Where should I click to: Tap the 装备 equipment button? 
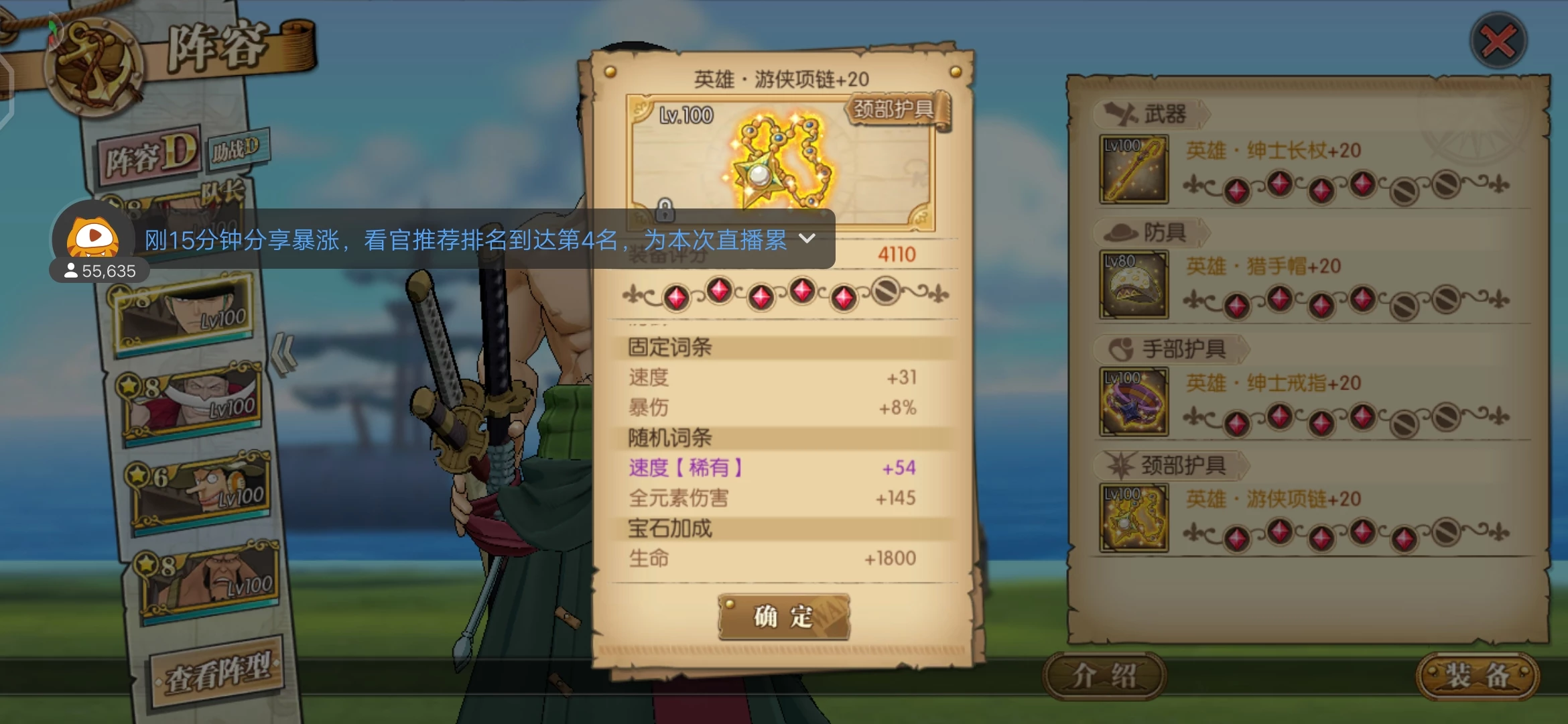point(1477,676)
